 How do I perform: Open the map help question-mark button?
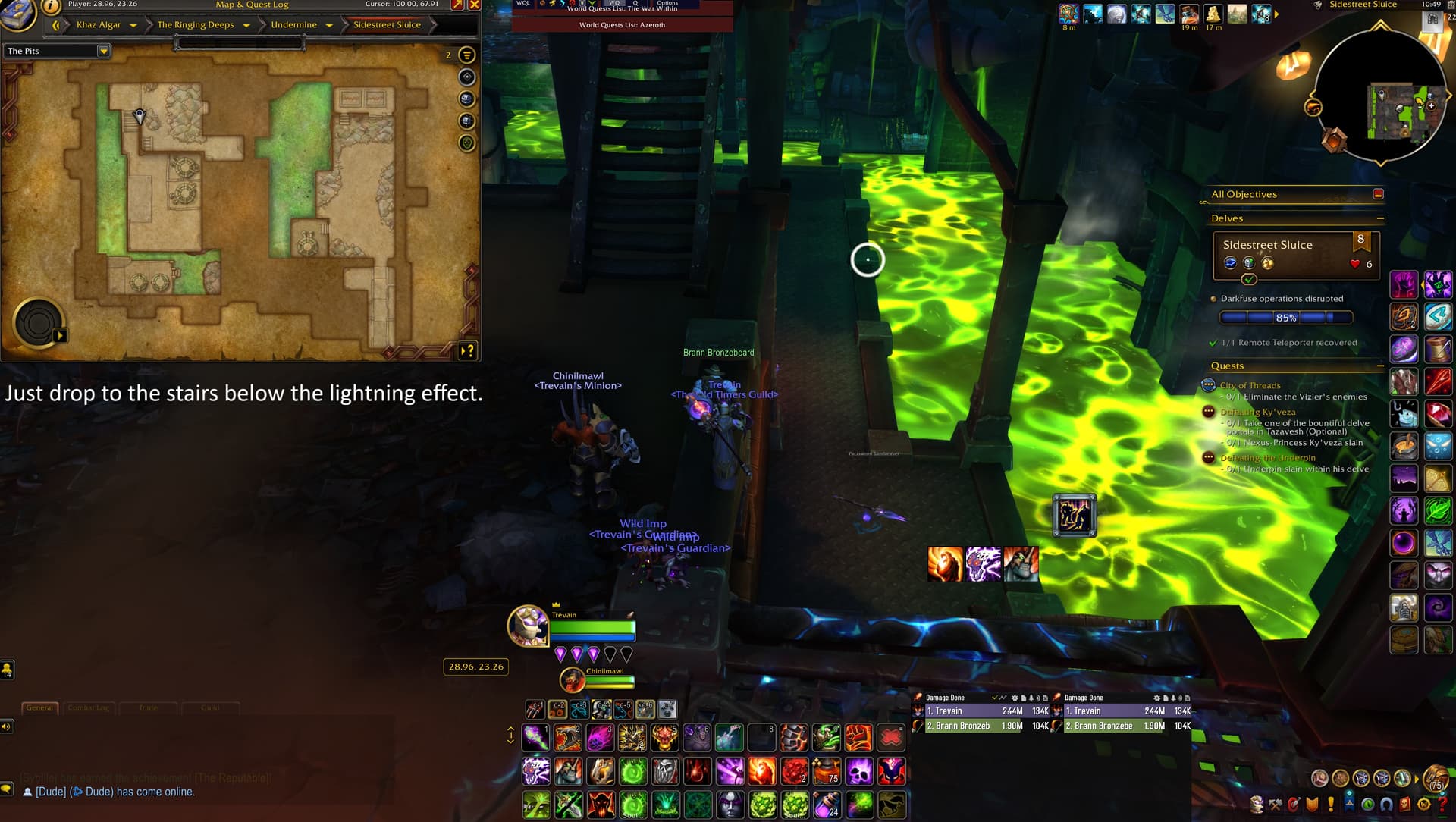468,350
